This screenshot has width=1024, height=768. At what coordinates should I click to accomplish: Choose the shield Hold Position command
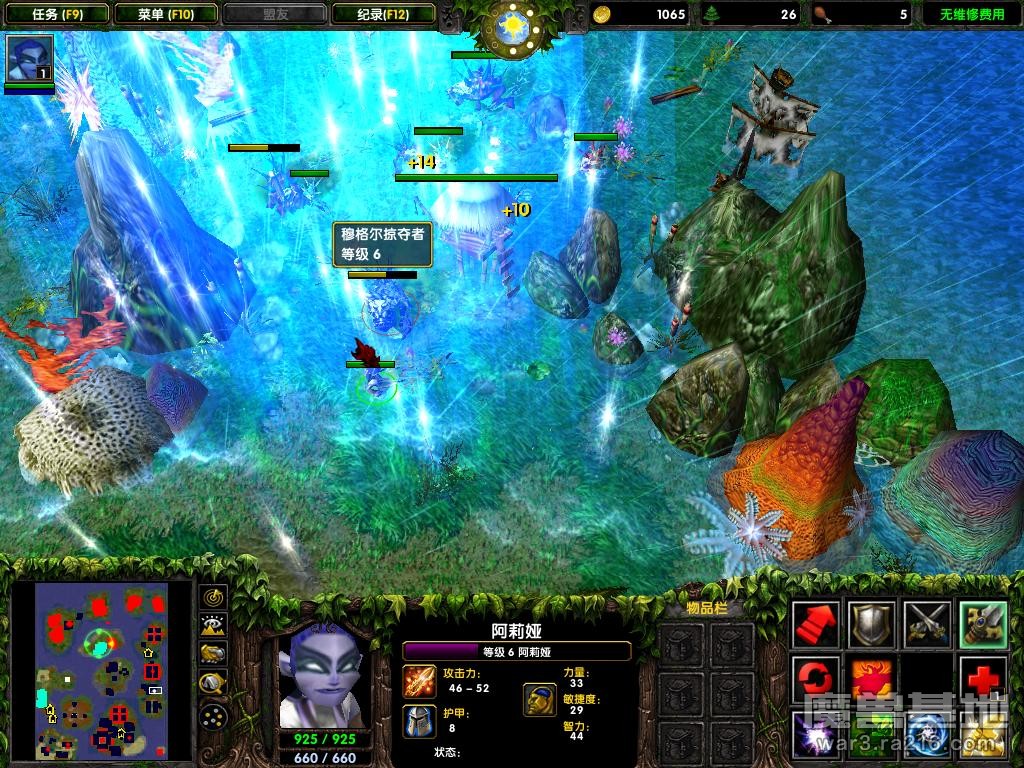tap(870, 625)
